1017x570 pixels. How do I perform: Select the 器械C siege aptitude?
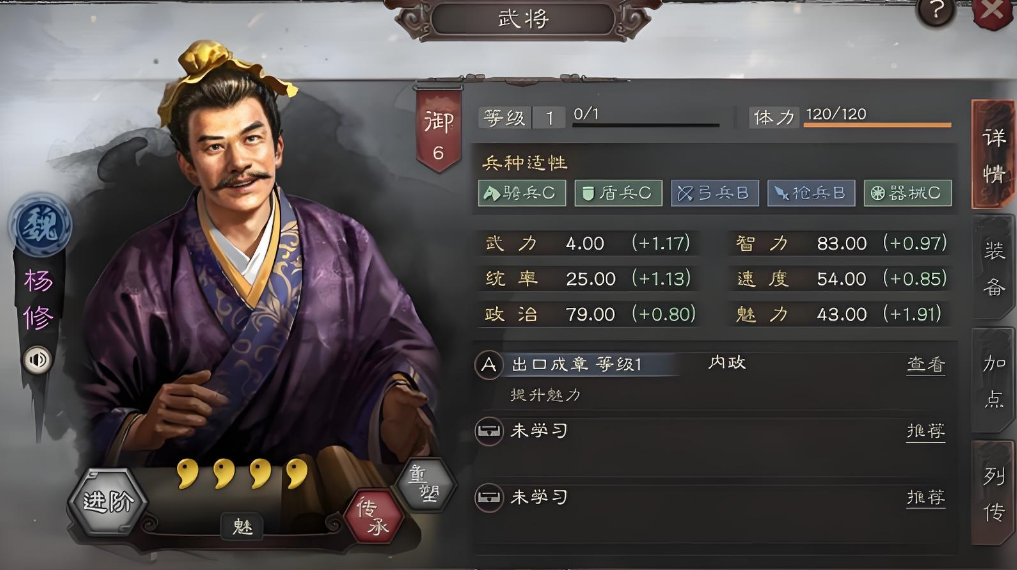[907, 193]
